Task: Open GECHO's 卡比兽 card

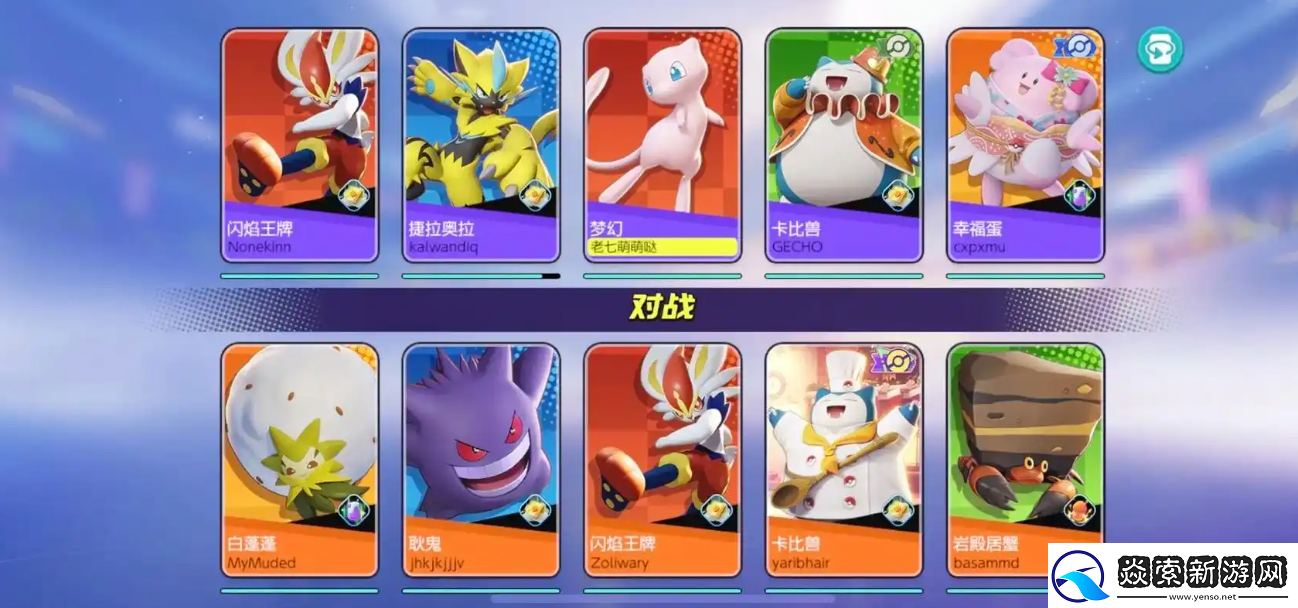Action: [844, 145]
